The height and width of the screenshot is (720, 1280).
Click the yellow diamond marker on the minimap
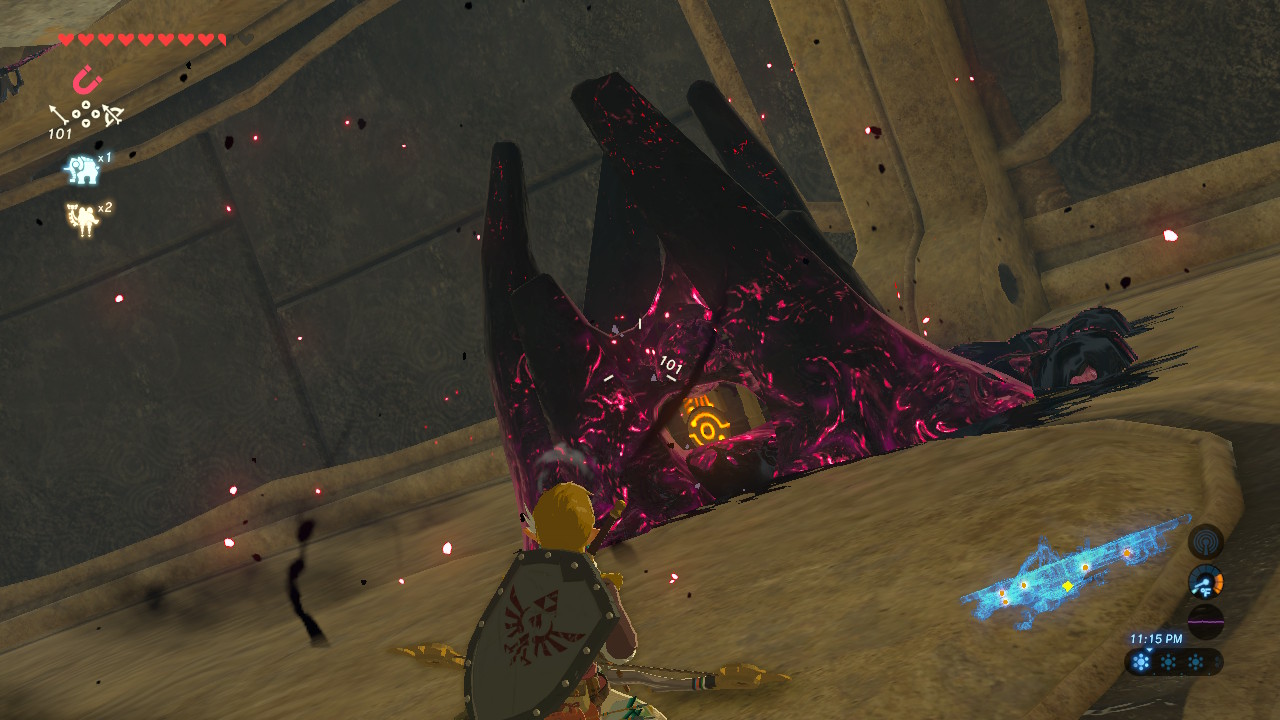pos(1068,586)
